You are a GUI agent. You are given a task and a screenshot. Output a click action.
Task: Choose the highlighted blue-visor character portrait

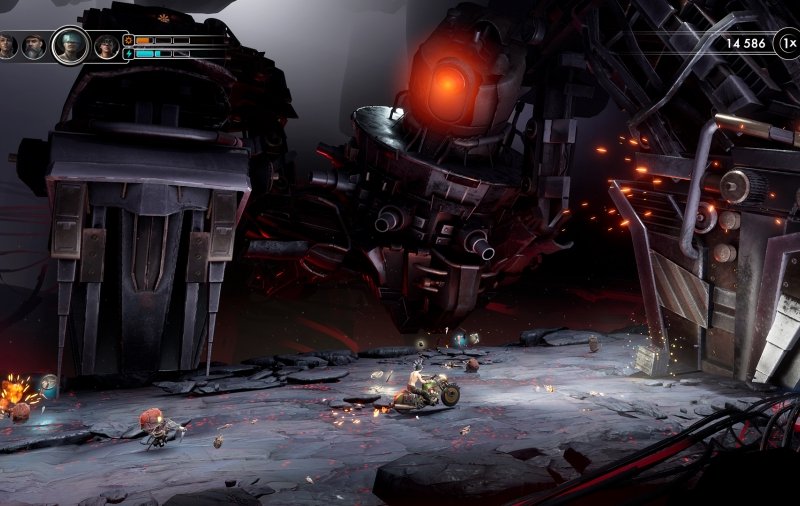70,45
